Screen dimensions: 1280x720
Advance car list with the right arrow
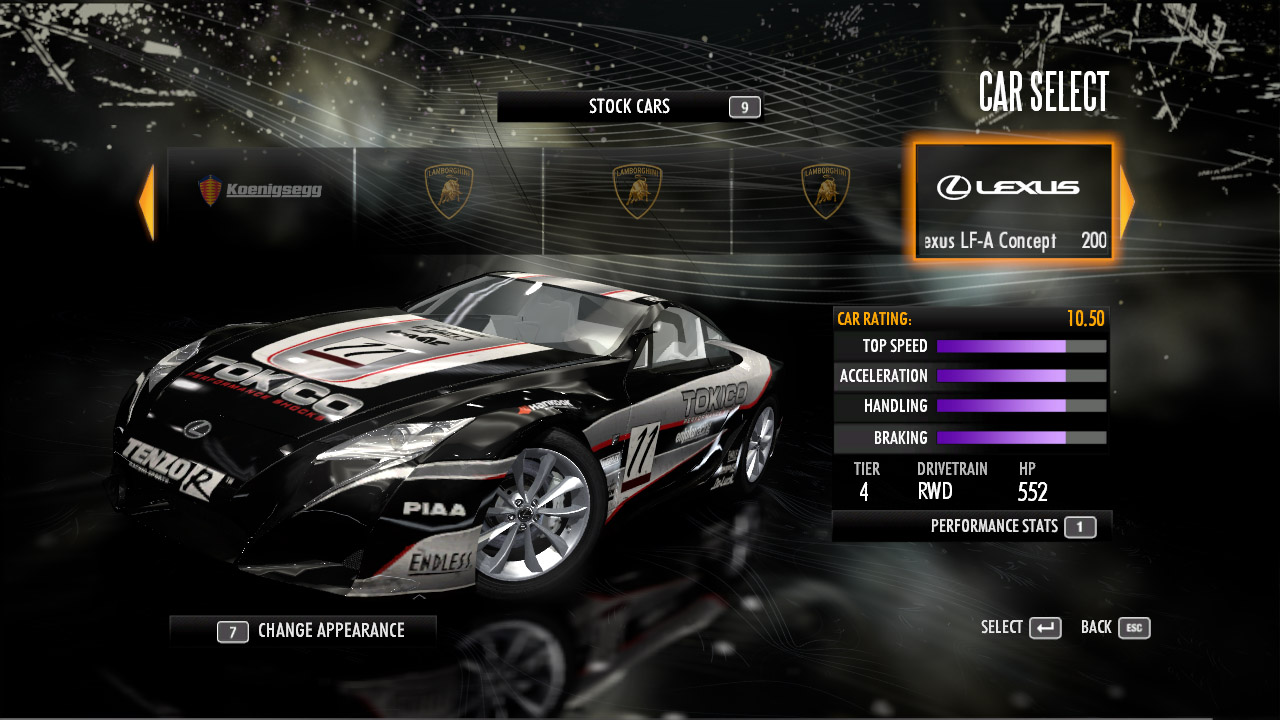tap(1127, 202)
